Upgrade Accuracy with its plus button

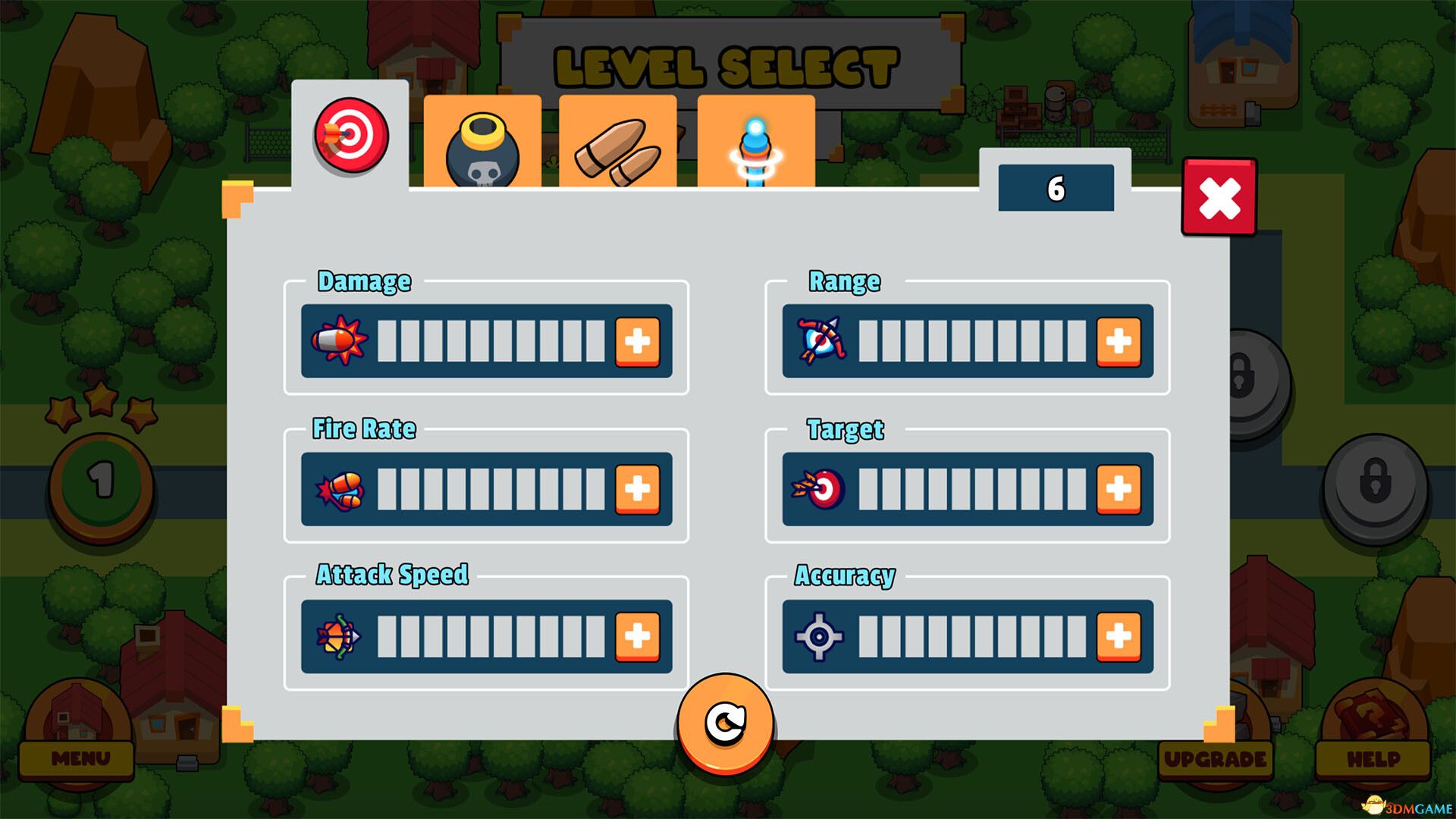(1120, 637)
